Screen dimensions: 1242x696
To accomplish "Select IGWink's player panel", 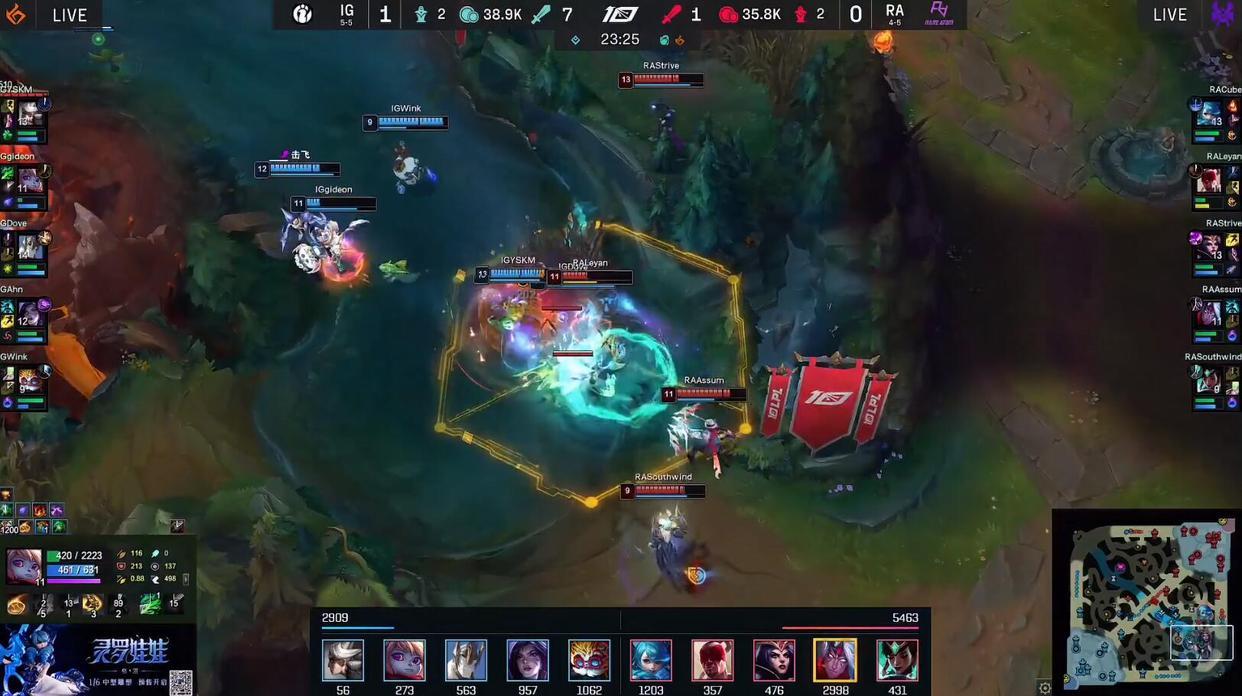I will (x=25, y=382).
